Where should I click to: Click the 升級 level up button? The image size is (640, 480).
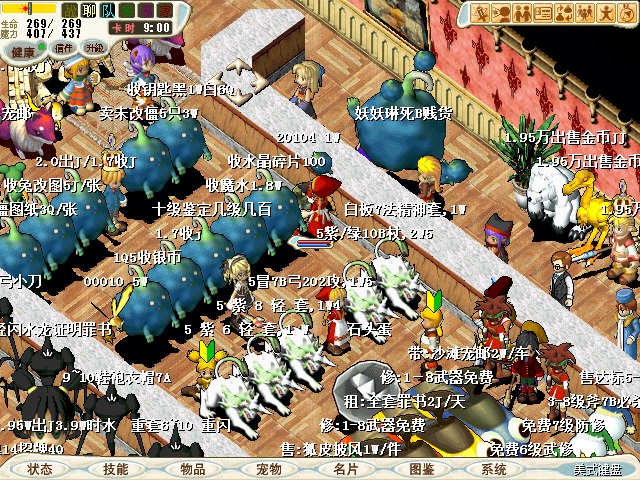(95, 48)
